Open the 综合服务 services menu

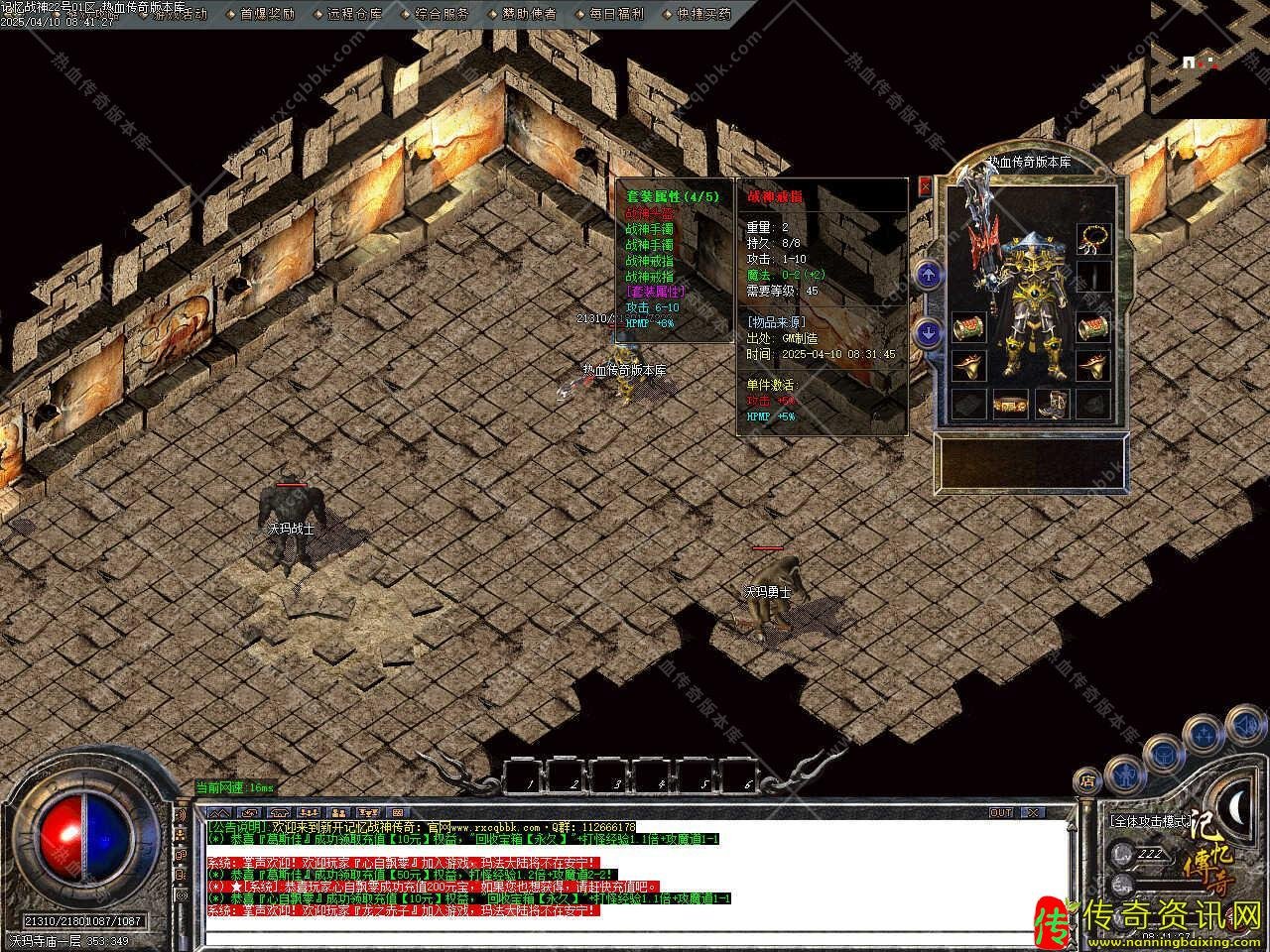(442, 14)
